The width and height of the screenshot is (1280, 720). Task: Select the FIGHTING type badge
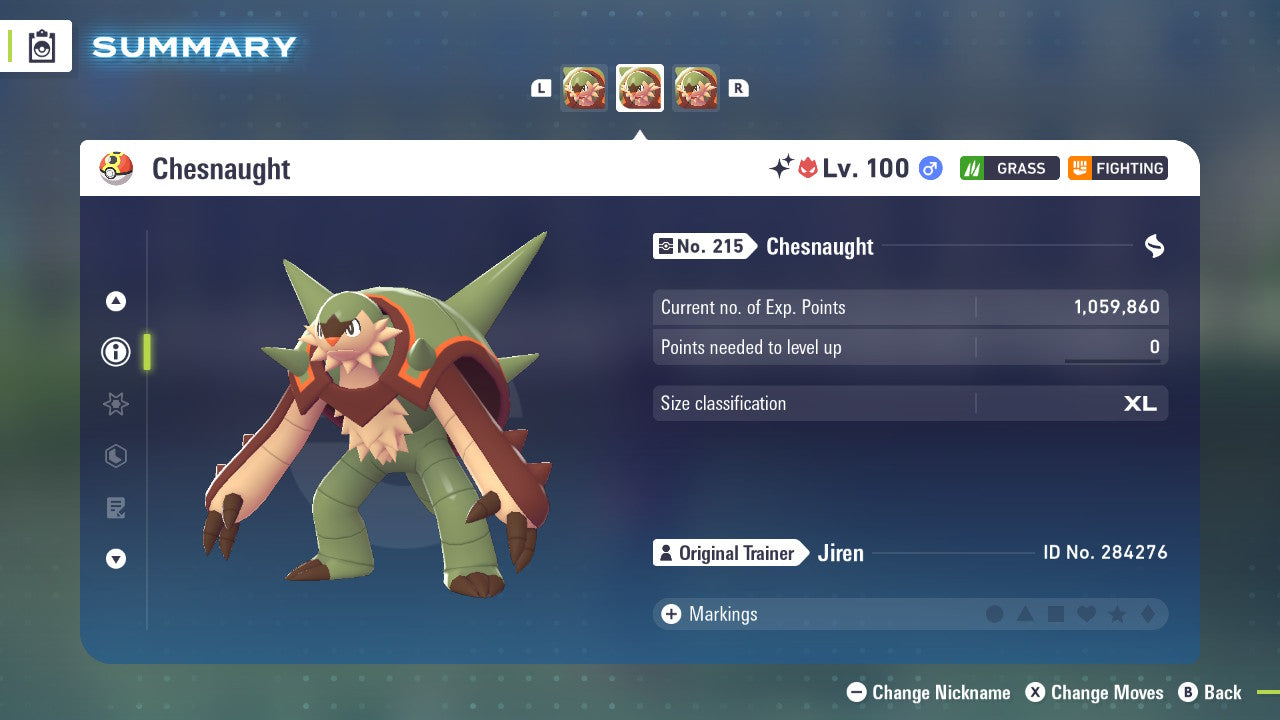(1117, 168)
